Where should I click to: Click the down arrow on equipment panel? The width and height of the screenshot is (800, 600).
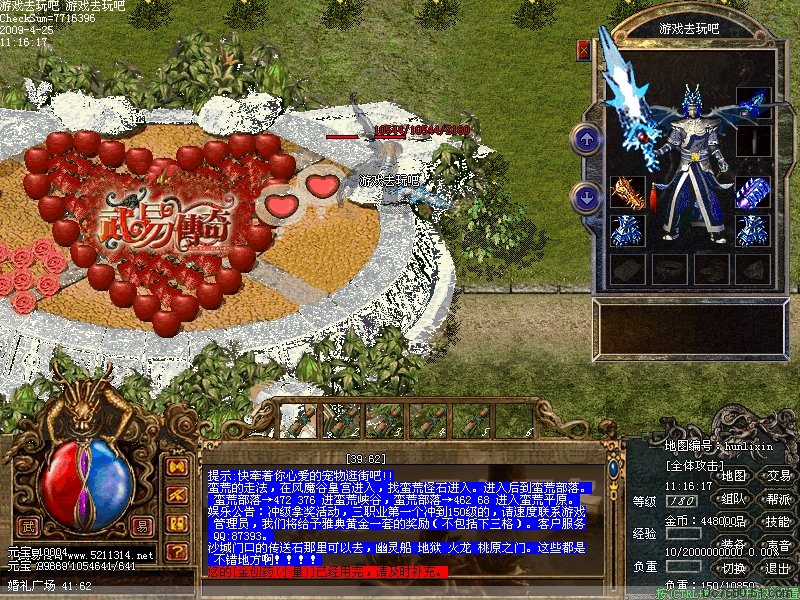pos(587,195)
